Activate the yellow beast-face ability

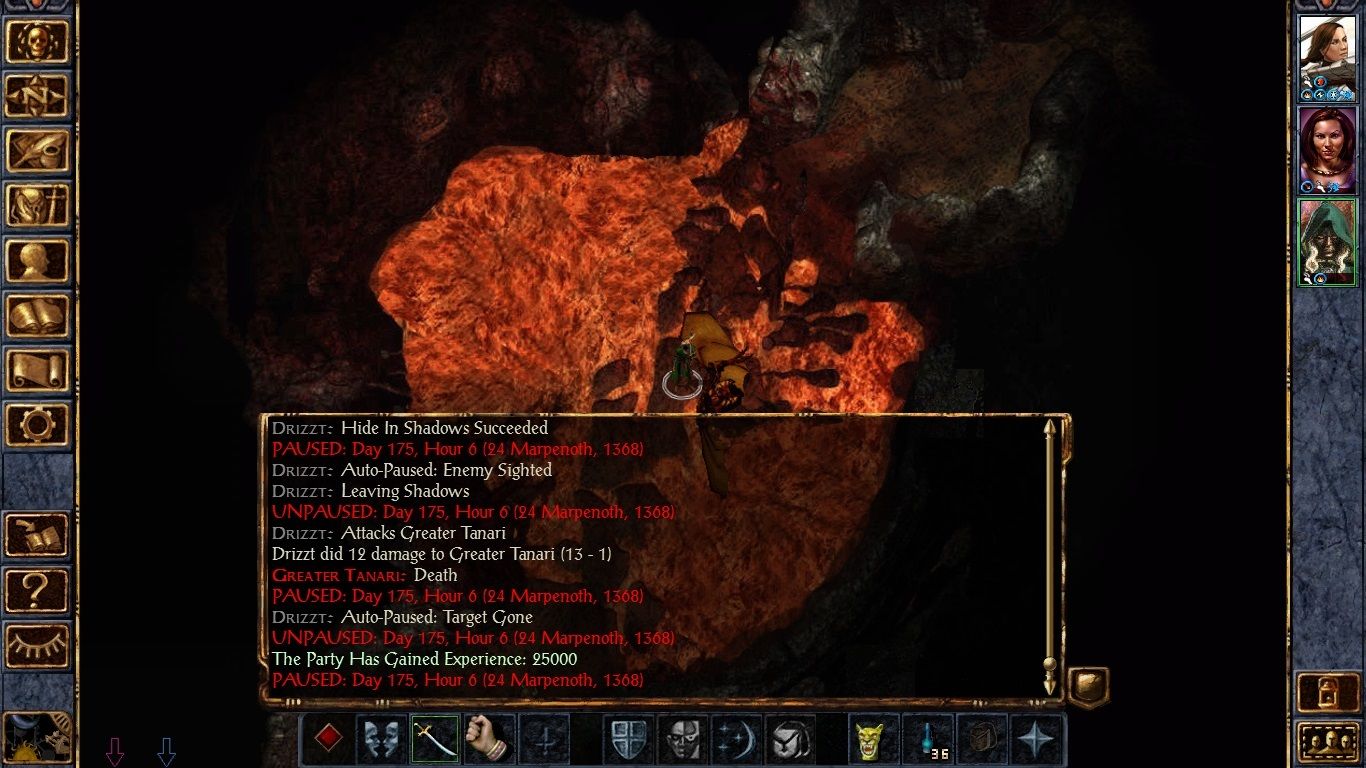coord(874,740)
